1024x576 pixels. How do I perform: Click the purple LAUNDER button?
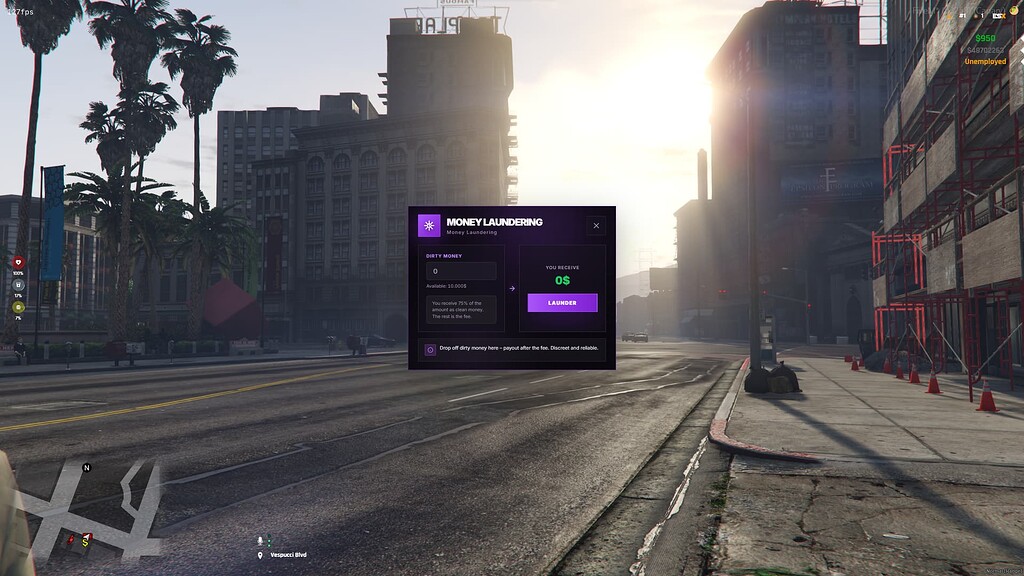pyautogui.click(x=562, y=302)
